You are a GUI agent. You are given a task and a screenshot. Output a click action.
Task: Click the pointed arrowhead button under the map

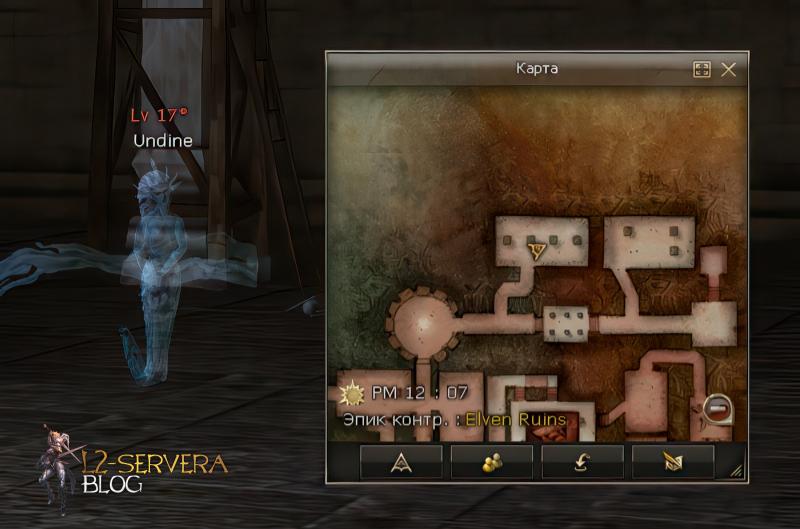(x=401, y=461)
